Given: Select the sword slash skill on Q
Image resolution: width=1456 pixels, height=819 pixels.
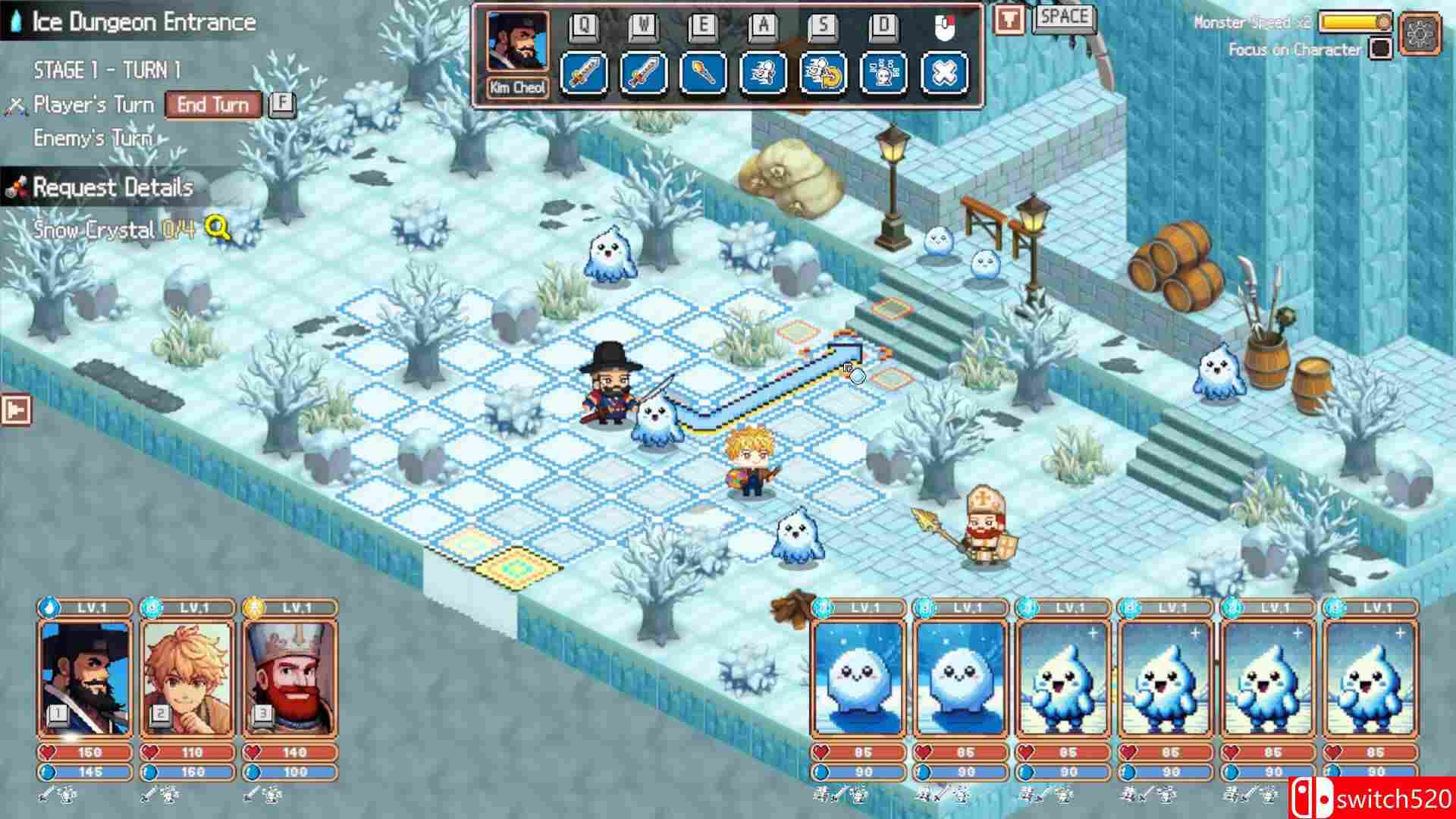Looking at the screenshot, I should [584, 71].
